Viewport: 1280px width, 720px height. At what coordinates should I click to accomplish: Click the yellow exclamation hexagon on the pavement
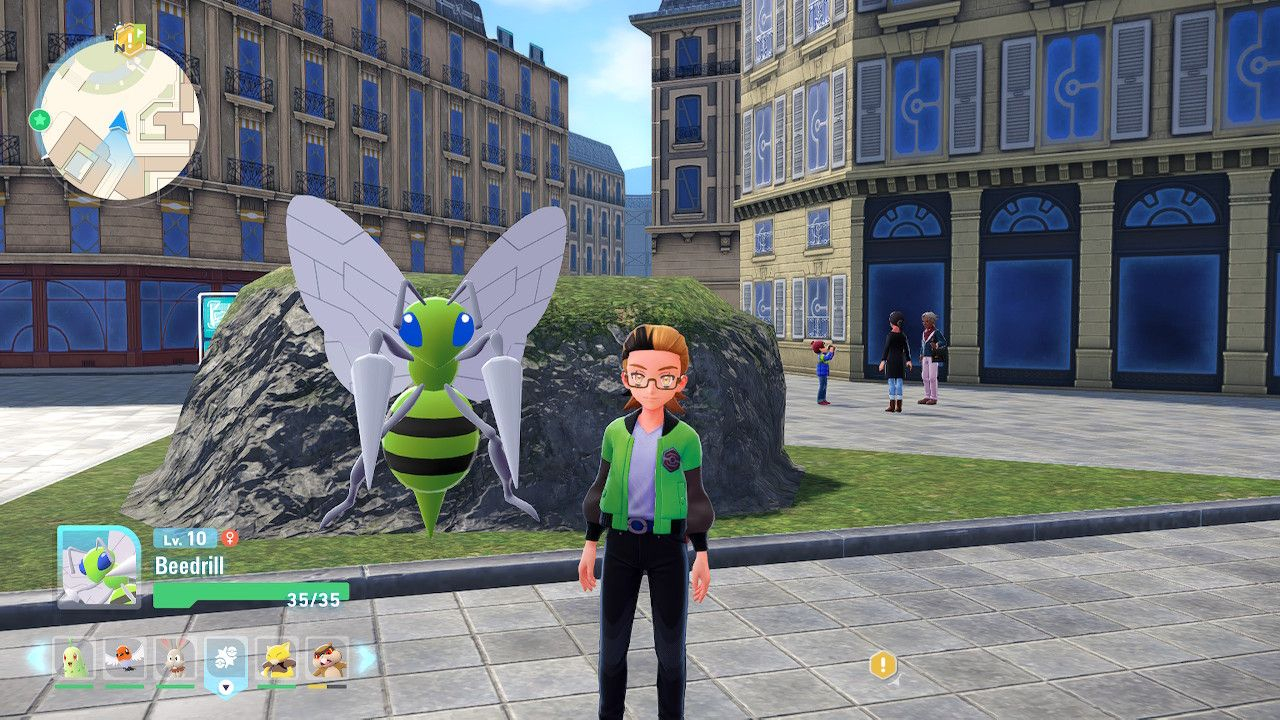tap(883, 665)
